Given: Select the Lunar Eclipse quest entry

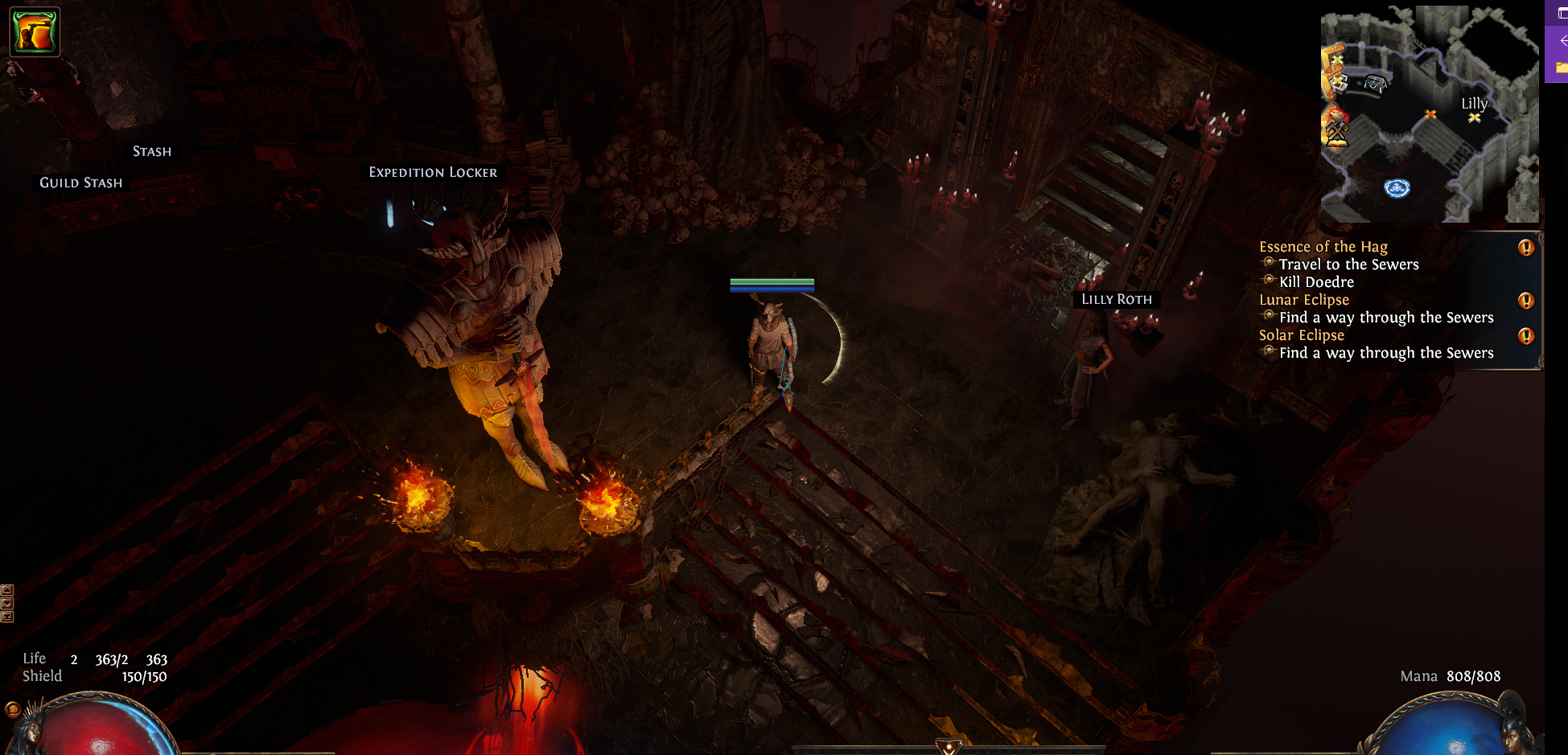Looking at the screenshot, I should point(1303,300).
